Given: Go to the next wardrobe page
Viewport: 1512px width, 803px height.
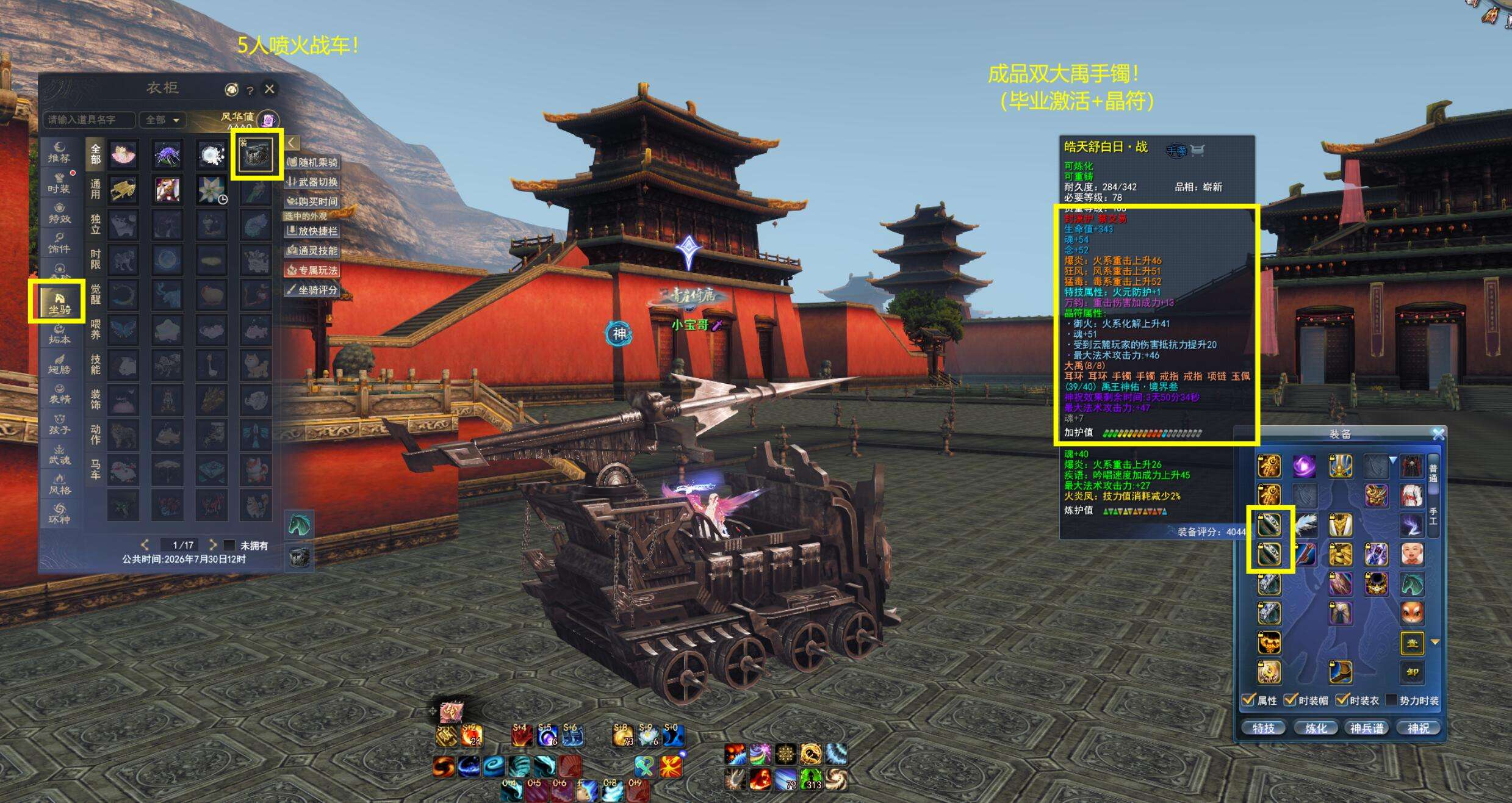Looking at the screenshot, I should tap(212, 544).
